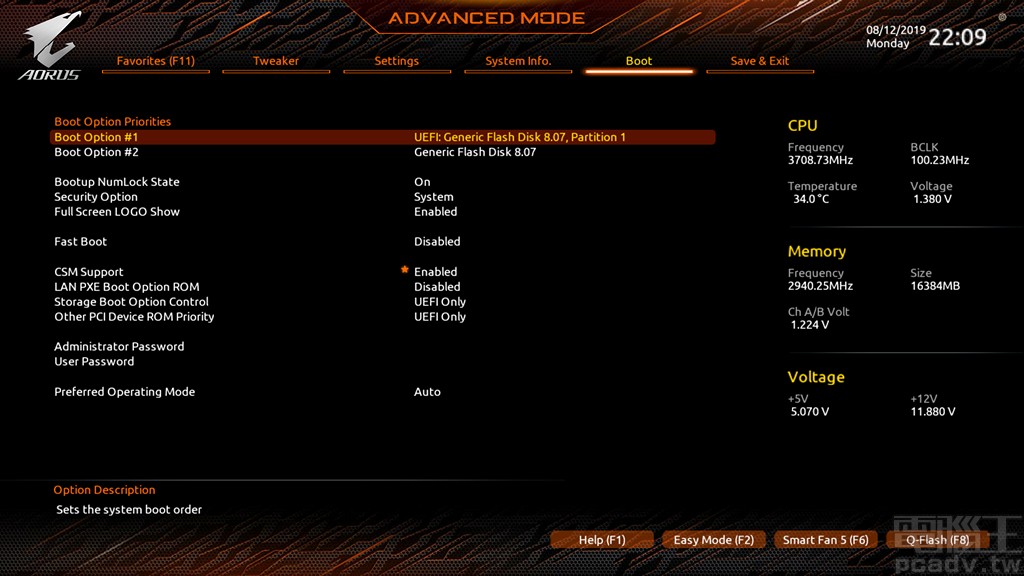This screenshot has height=576, width=1024.
Task: Open Smart Fan 5 (F6)
Action: pyautogui.click(x=825, y=540)
